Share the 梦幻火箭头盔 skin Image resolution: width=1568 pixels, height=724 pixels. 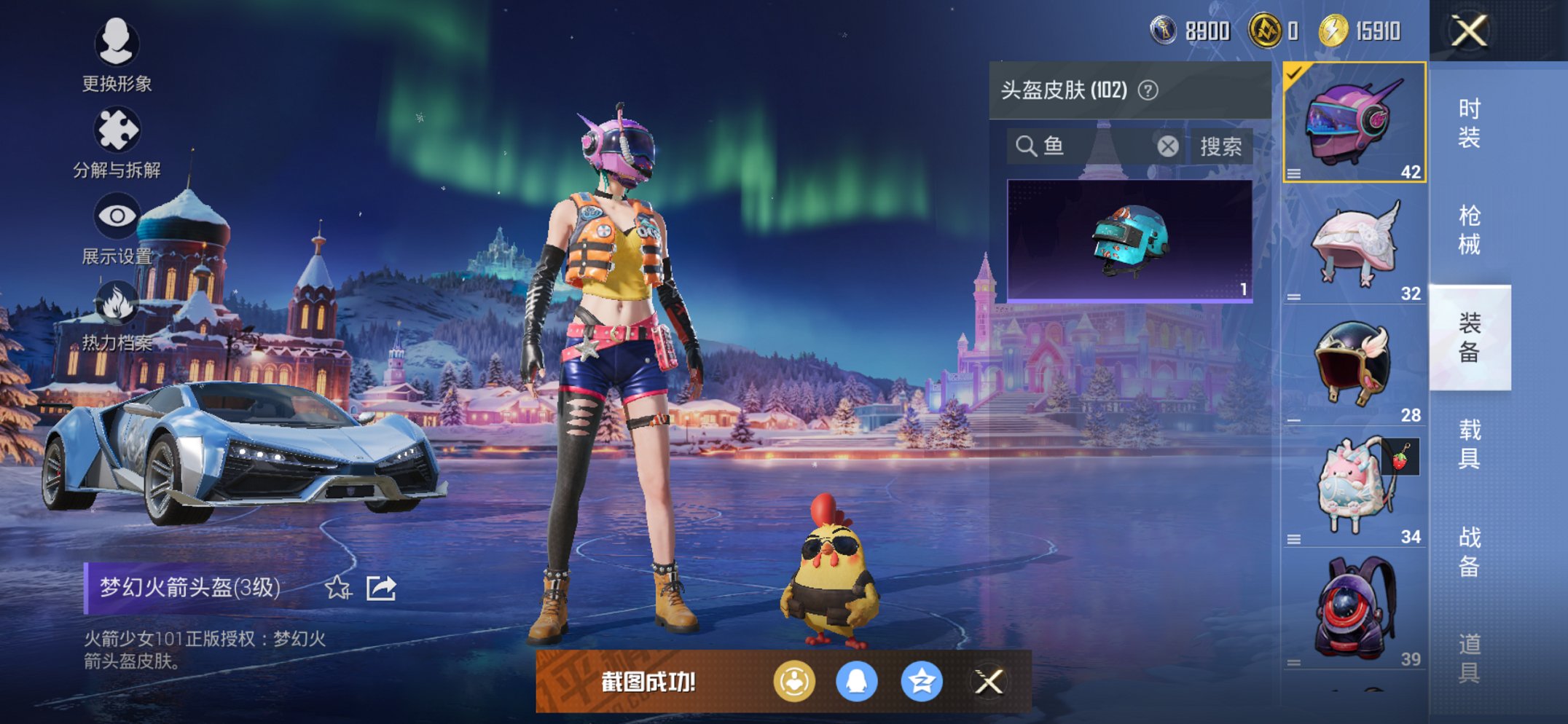tap(381, 587)
